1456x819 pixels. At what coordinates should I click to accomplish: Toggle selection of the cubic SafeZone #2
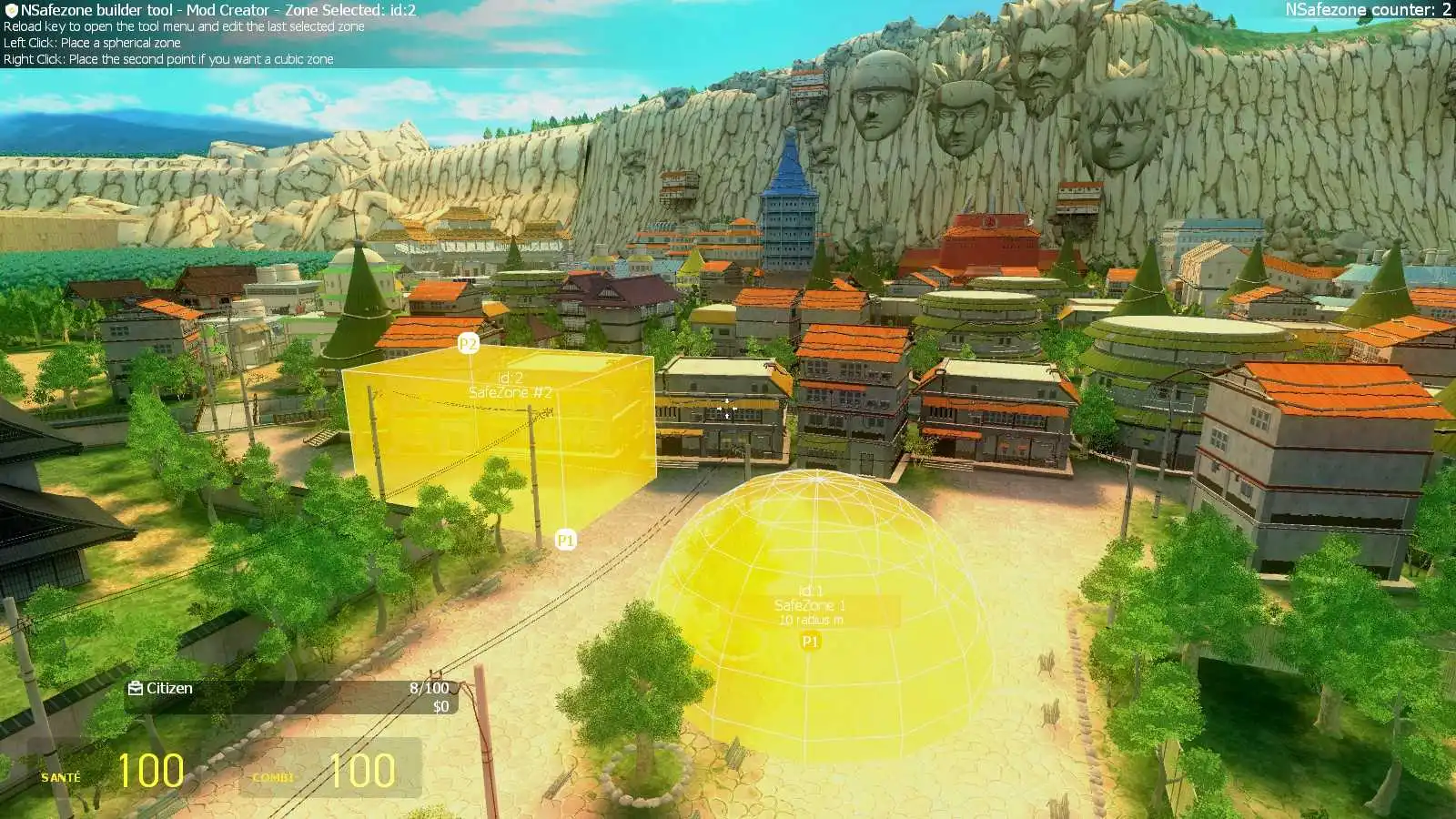tap(500, 428)
